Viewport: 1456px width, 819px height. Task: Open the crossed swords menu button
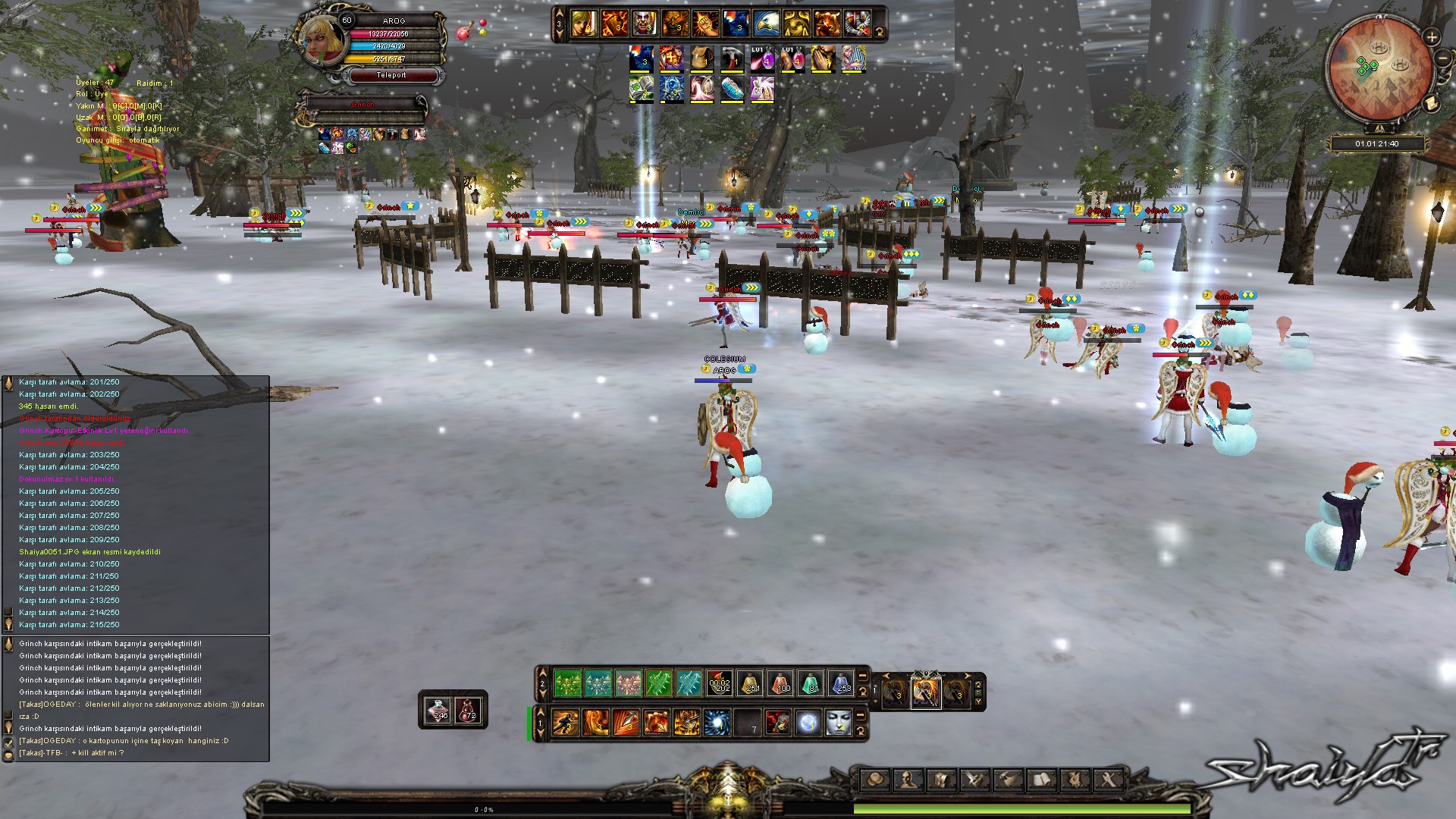(975, 780)
